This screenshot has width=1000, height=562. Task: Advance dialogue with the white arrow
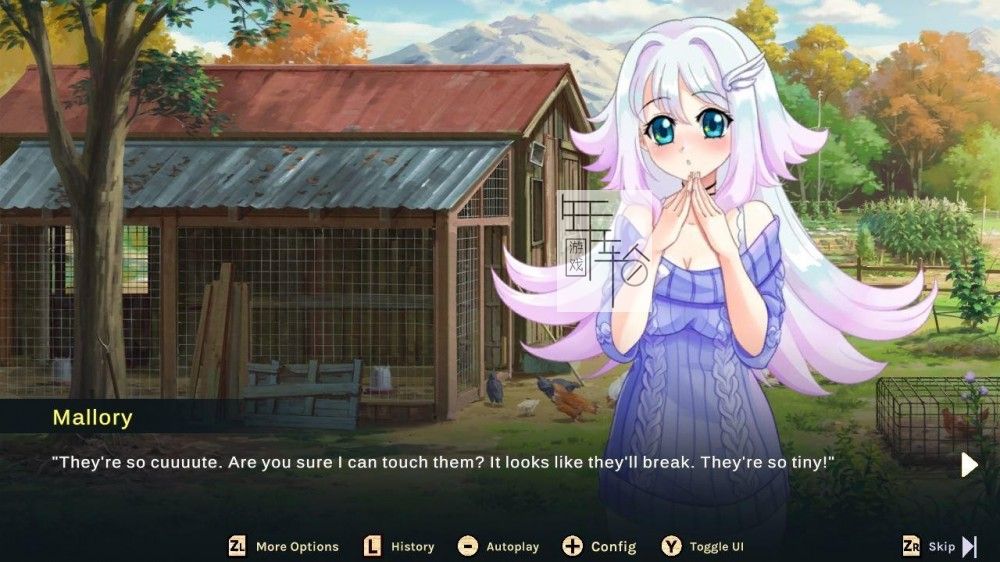click(969, 465)
